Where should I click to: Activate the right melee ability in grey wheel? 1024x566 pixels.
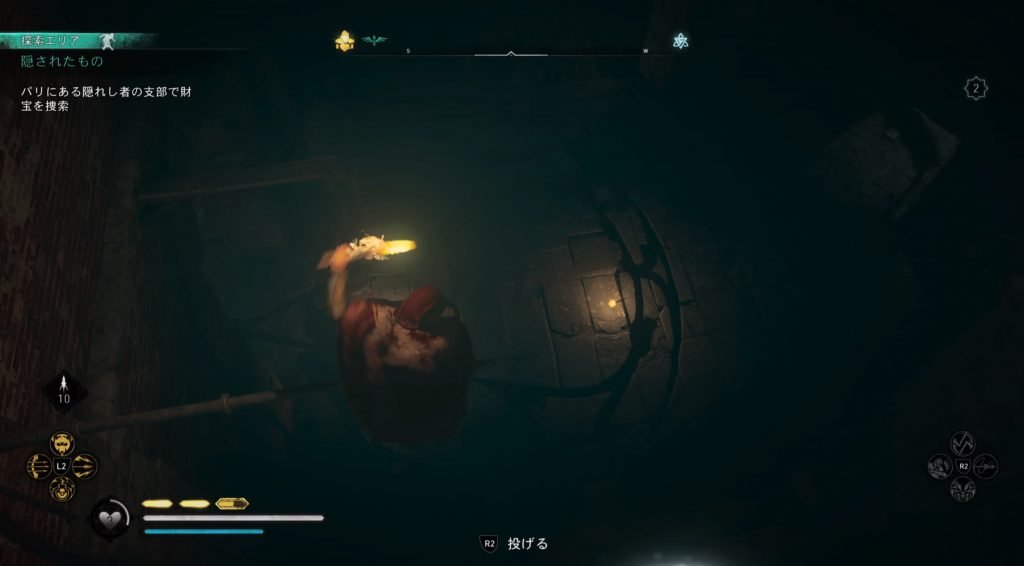point(985,466)
